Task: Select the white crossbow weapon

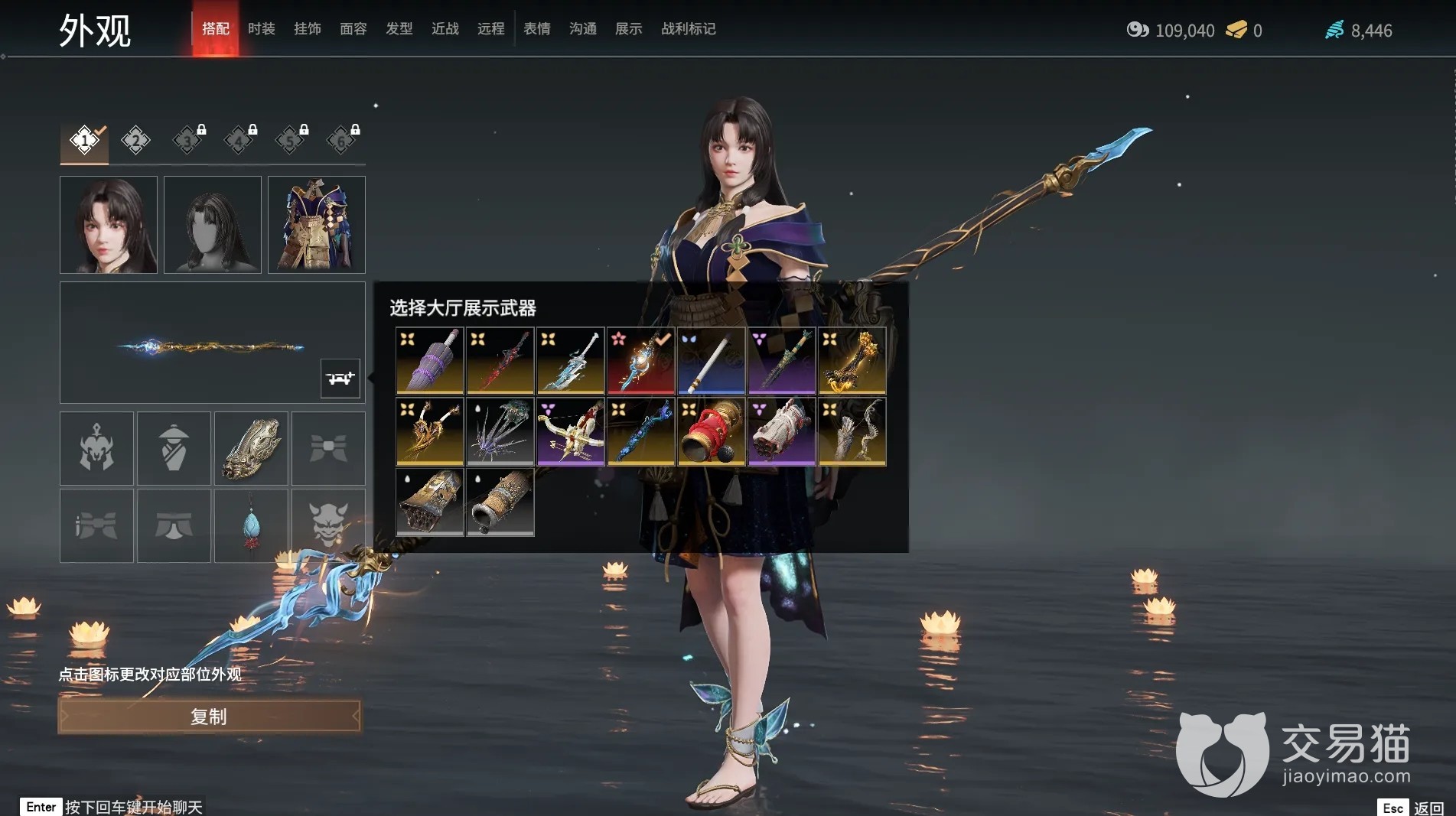Action: [571, 431]
